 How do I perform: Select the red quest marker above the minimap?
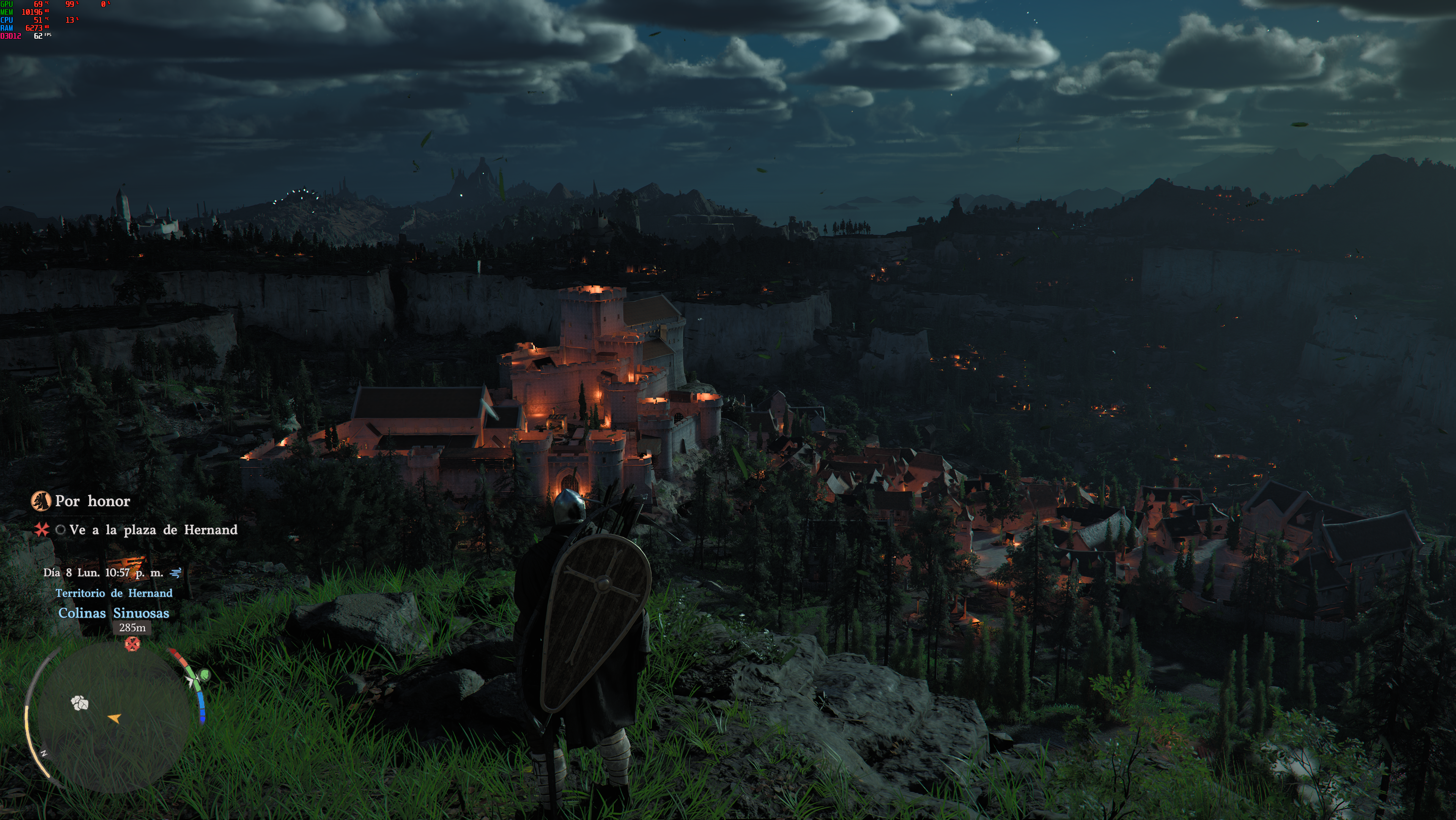pyautogui.click(x=132, y=643)
